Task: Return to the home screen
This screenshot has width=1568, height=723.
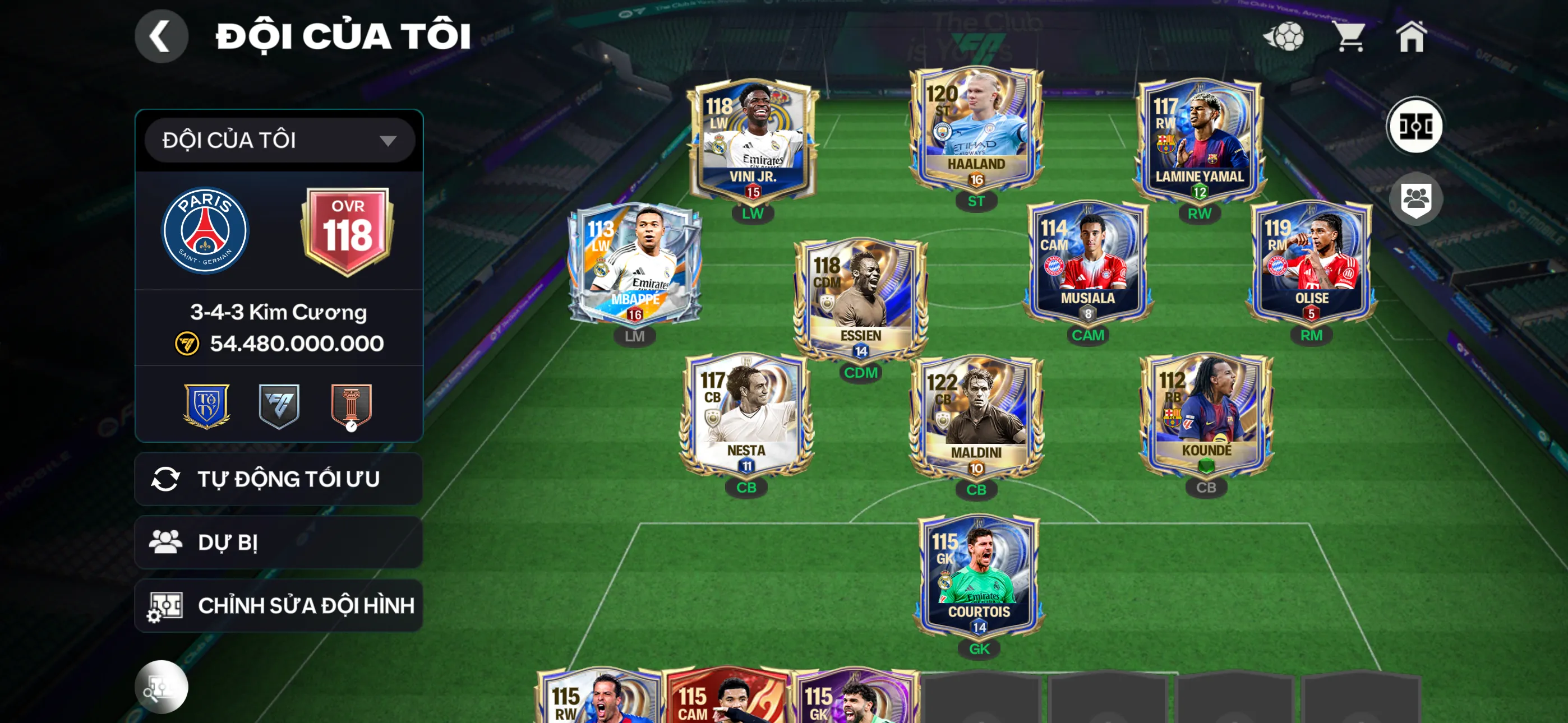Action: click(1411, 36)
